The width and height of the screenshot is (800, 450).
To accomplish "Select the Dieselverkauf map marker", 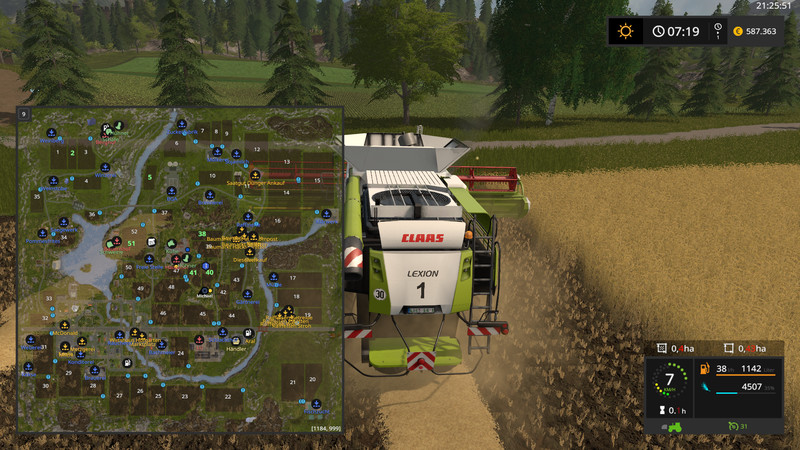I will (249, 259).
